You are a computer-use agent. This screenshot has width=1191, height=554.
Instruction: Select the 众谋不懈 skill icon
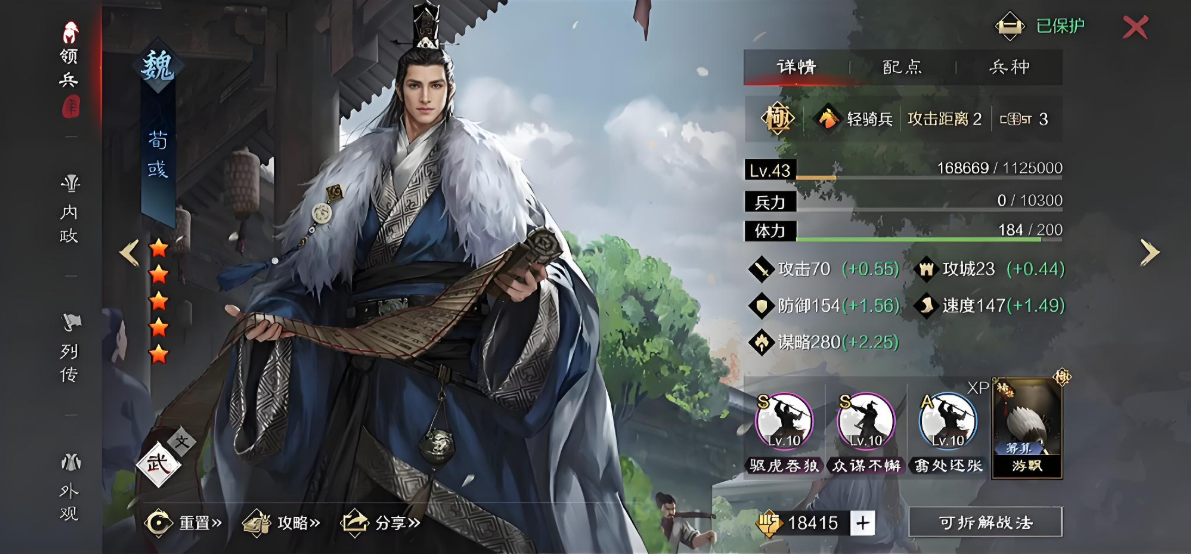(x=866, y=424)
